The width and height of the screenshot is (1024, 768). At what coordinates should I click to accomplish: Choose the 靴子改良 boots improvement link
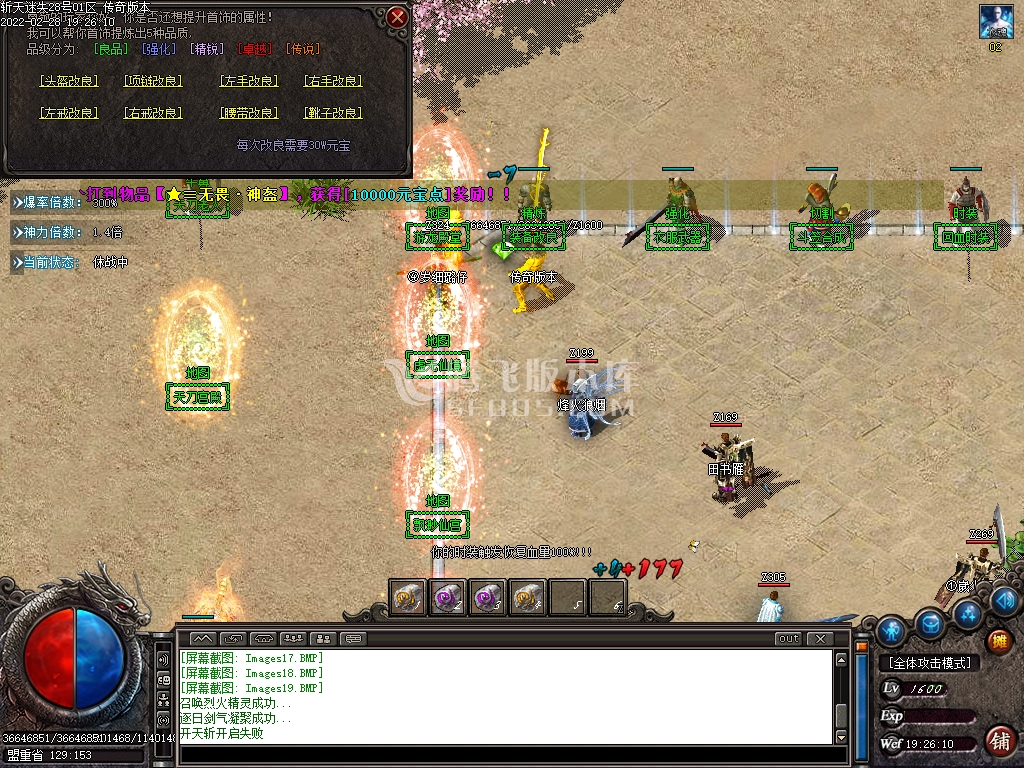(x=333, y=113)
